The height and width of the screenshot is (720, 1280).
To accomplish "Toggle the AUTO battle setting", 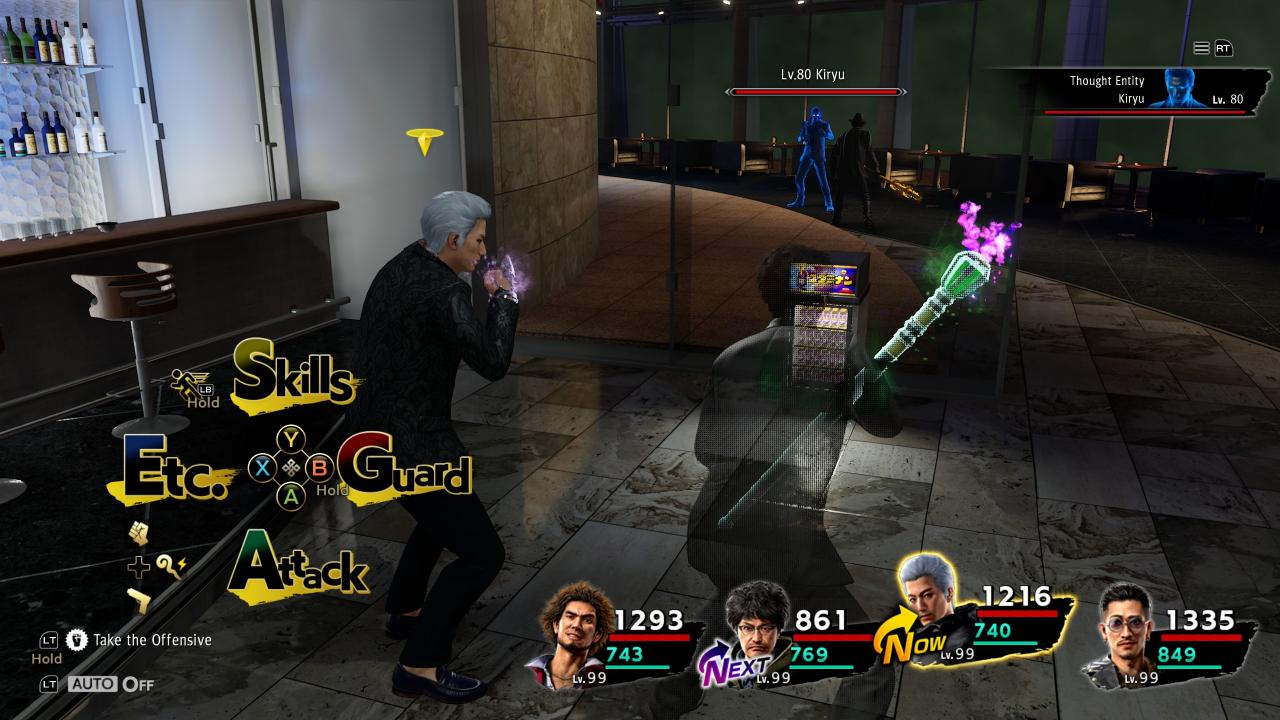I will (110, 685).
